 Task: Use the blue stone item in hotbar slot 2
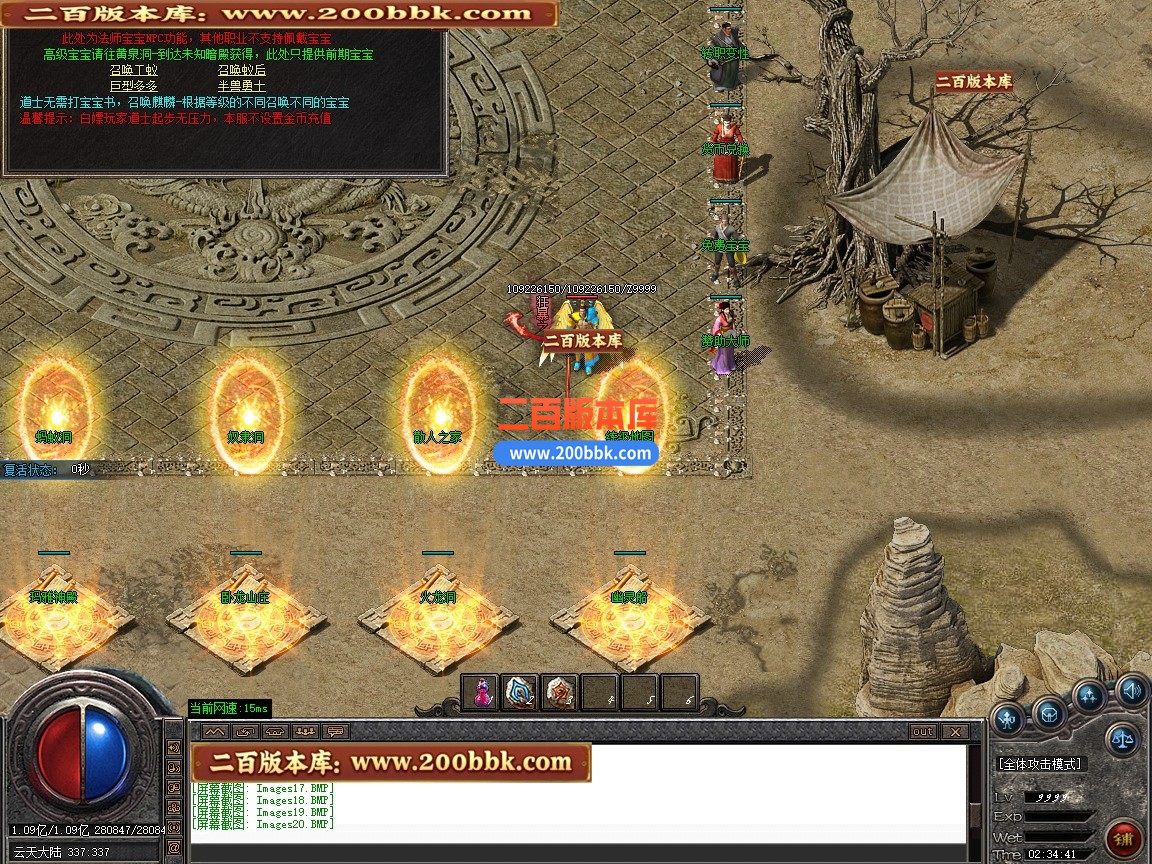(x=520, y=693)
